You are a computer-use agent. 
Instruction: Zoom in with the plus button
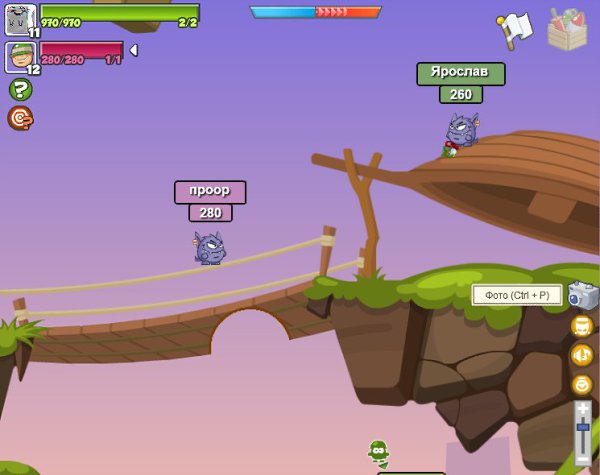pyautogui.click(x=583, y=409)
